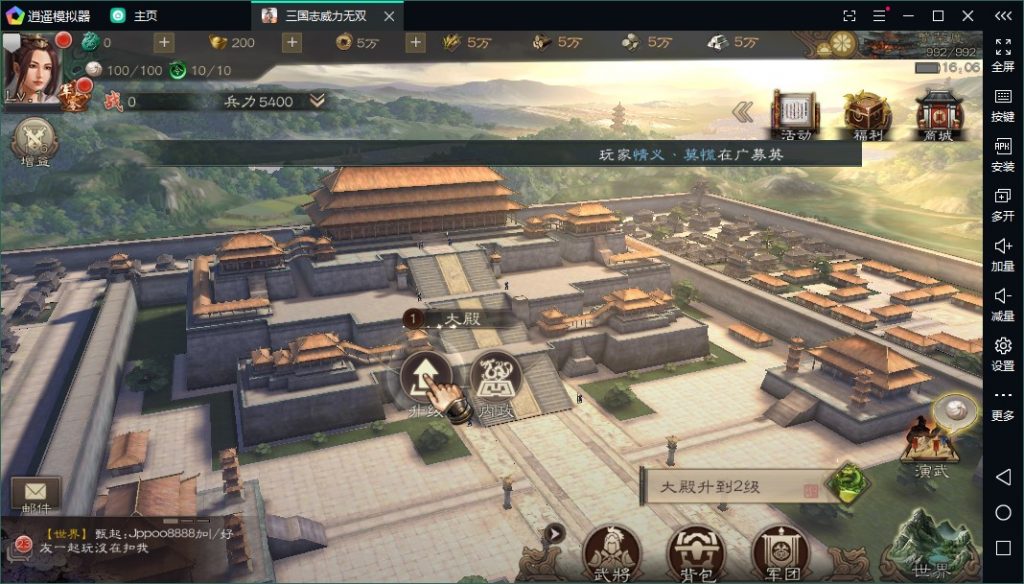Open the 演武 drill arena
Image resolution: width=1024 pixels, height=584 pixels.
point(929,447)
